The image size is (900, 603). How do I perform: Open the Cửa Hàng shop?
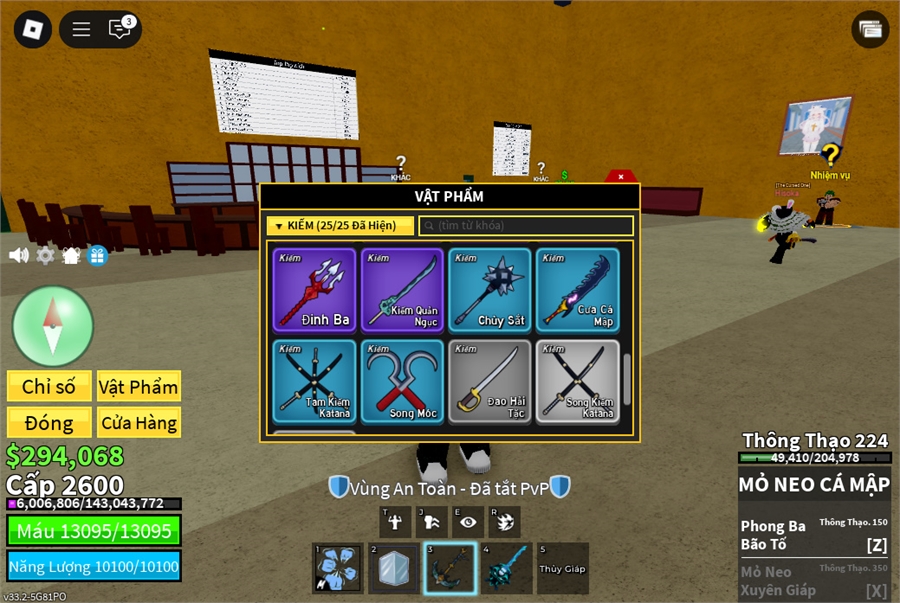click(x=138, y=422)
